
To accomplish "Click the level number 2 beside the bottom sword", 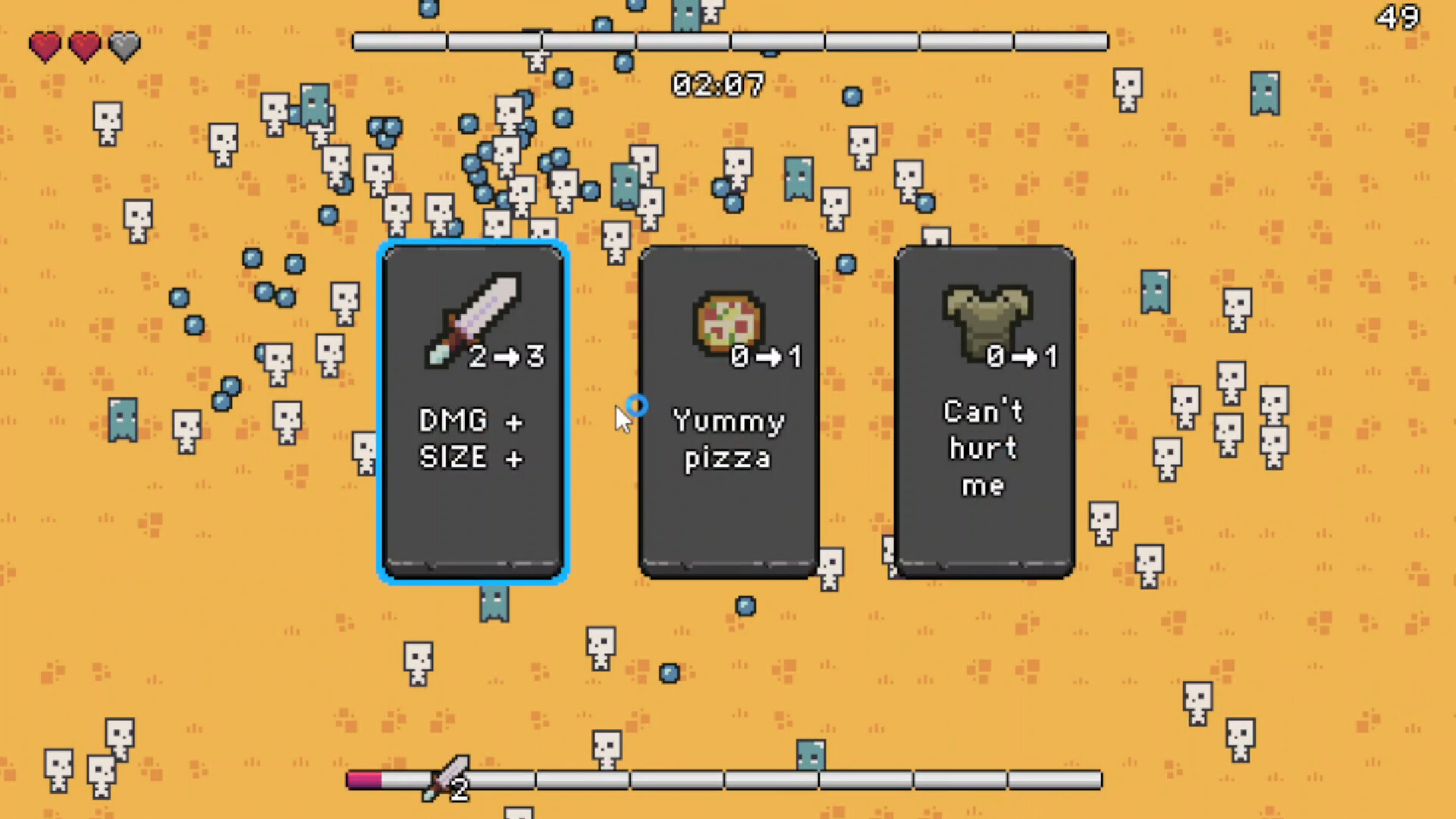I will click(x=460, y=789).
